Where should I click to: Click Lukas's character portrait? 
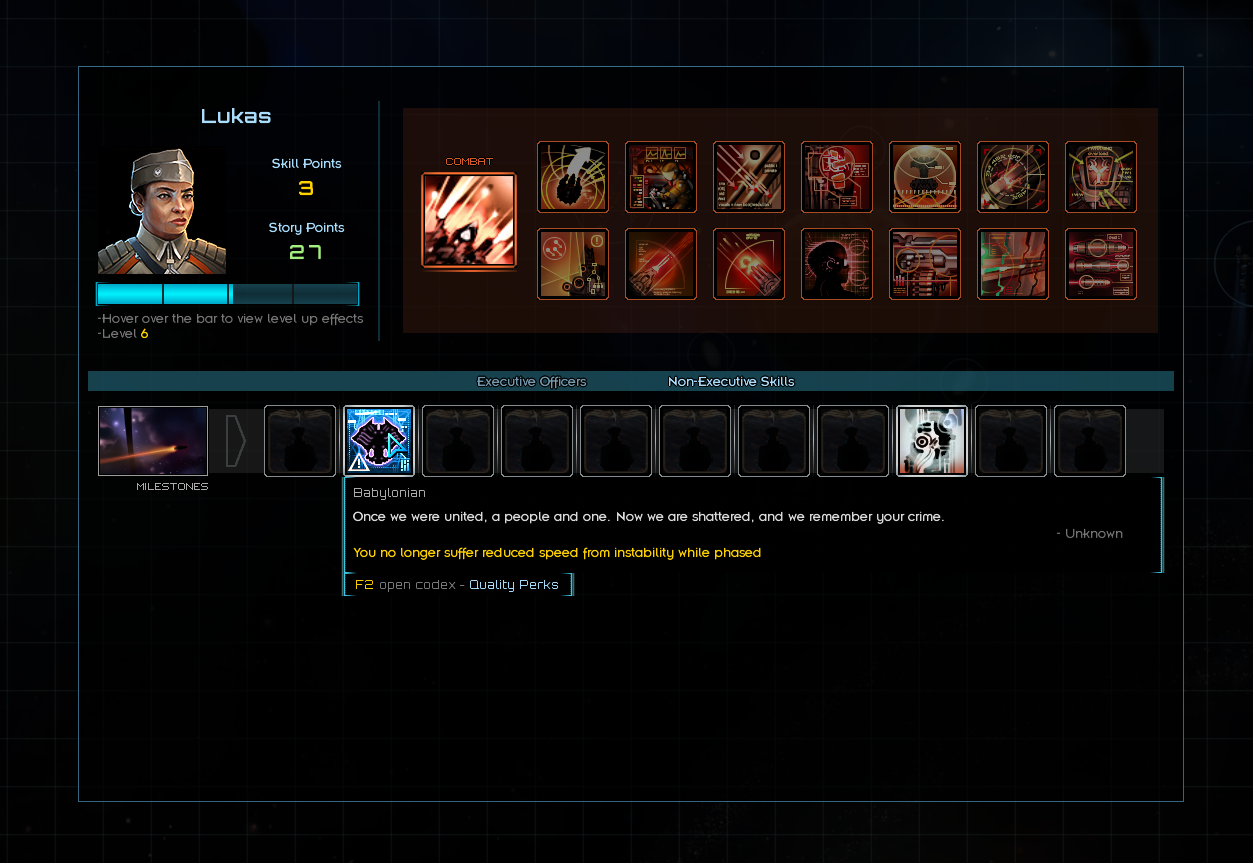click(162, 212)
